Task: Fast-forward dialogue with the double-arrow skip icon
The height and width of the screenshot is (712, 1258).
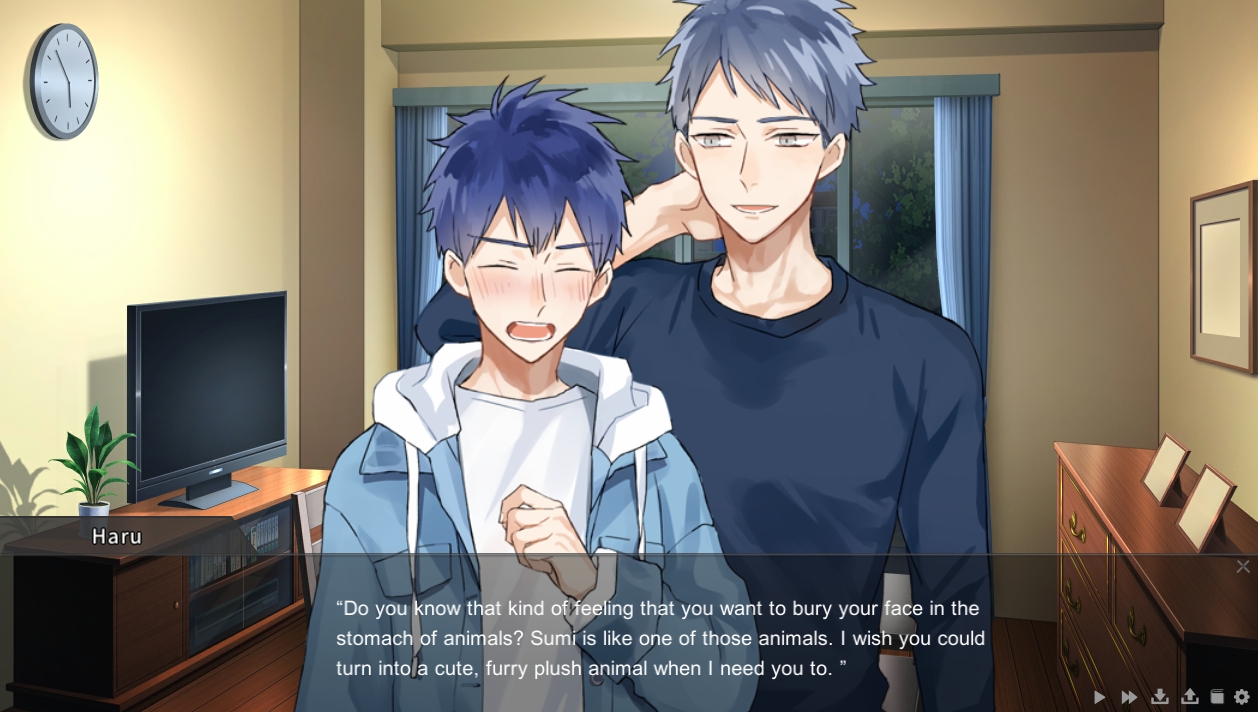Action: (x=1129, y=697)
